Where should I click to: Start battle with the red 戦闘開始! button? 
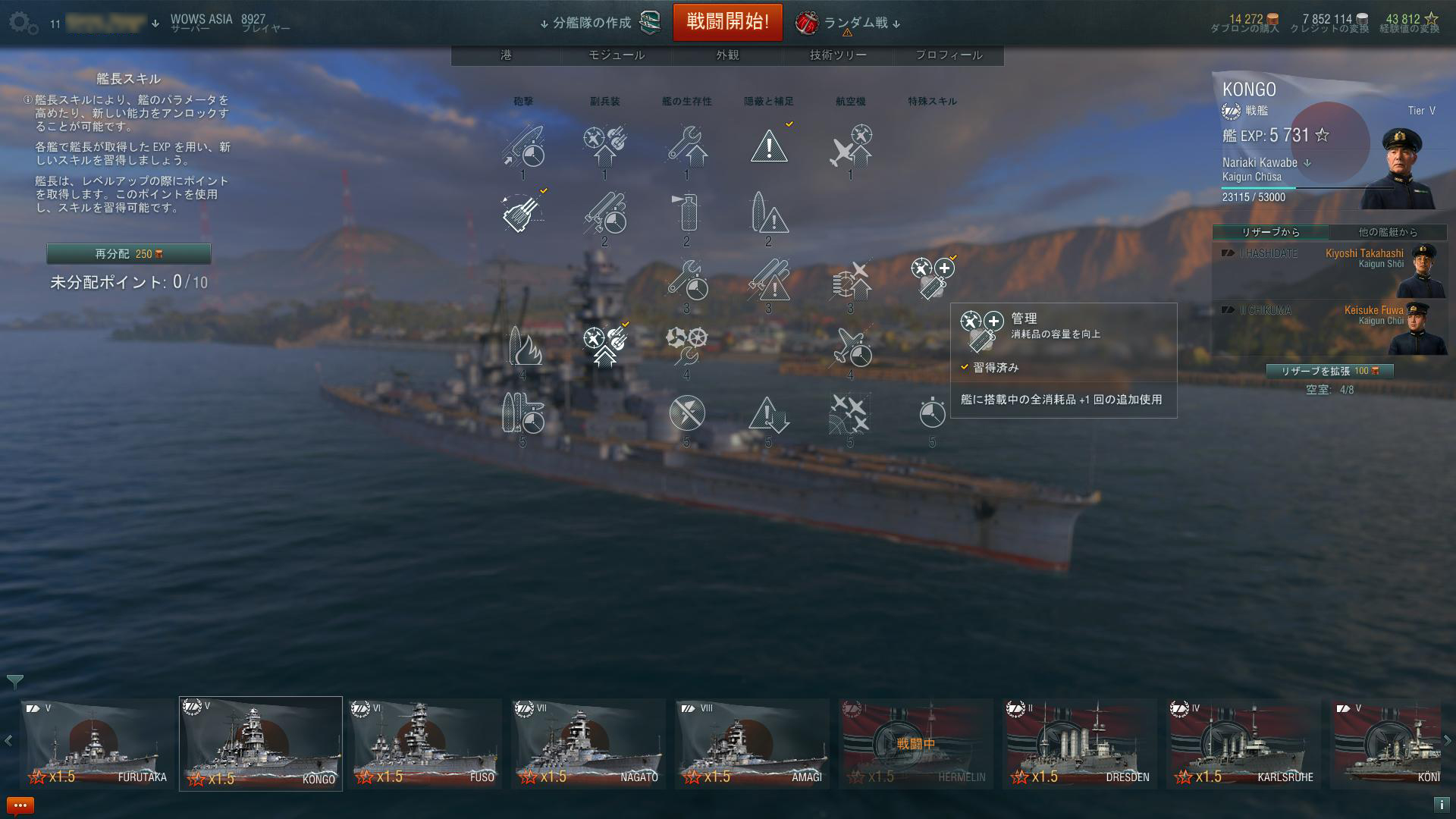pyautogui.click(x=727, y=22)
